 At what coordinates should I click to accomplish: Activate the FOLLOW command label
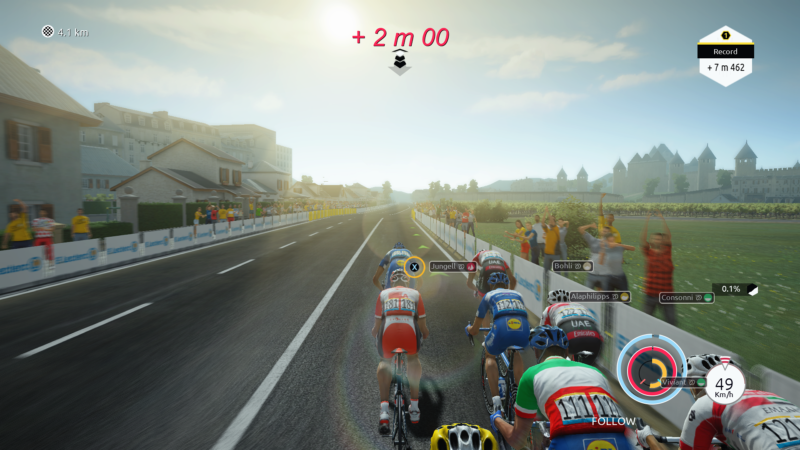click(x=613, y=421)
